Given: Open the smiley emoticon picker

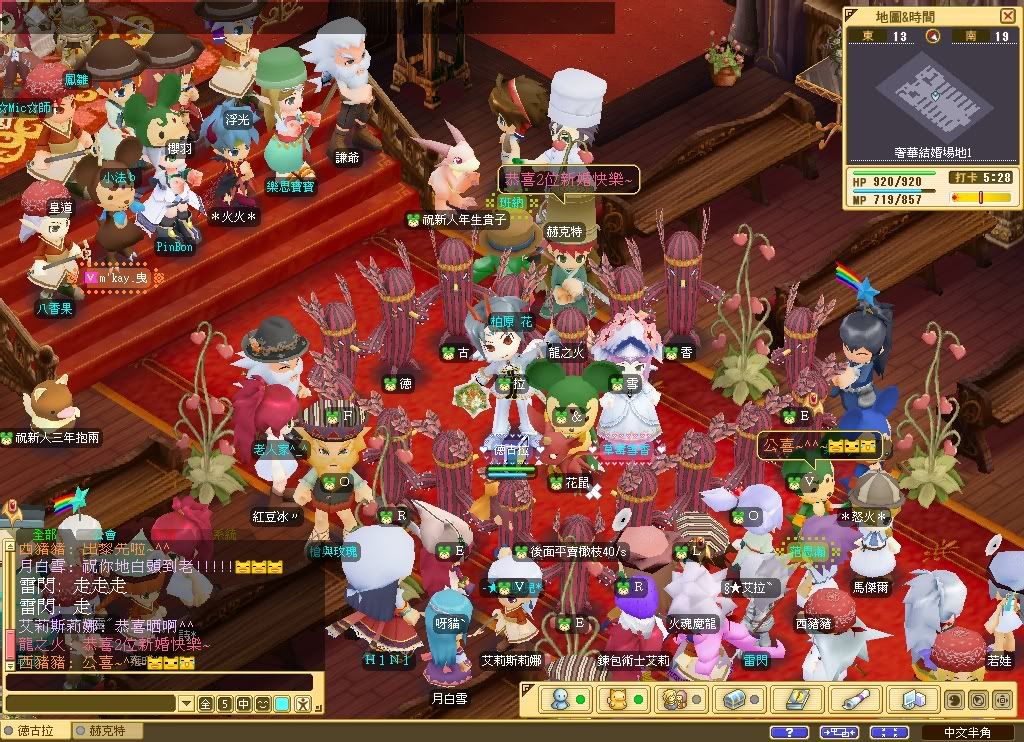Looking at the screenshot, I should tap(263, 704).
